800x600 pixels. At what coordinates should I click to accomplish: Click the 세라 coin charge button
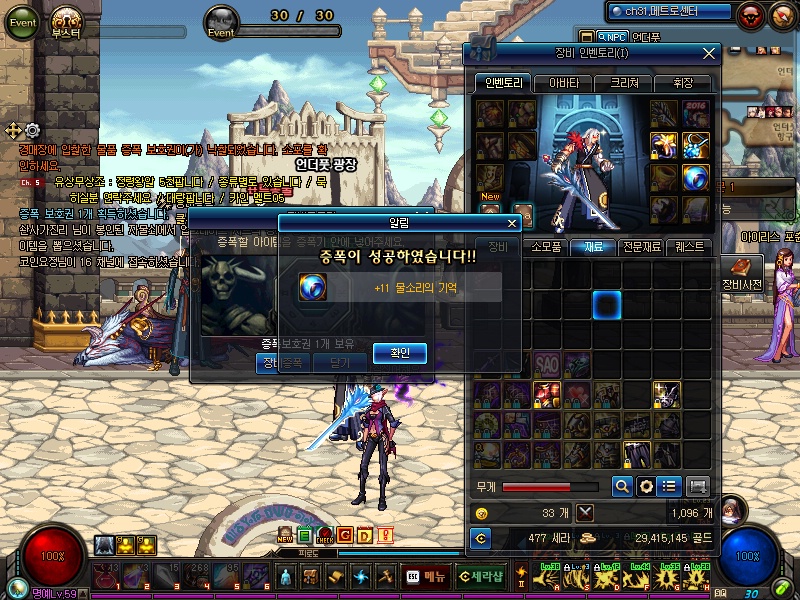click(481, 539)
